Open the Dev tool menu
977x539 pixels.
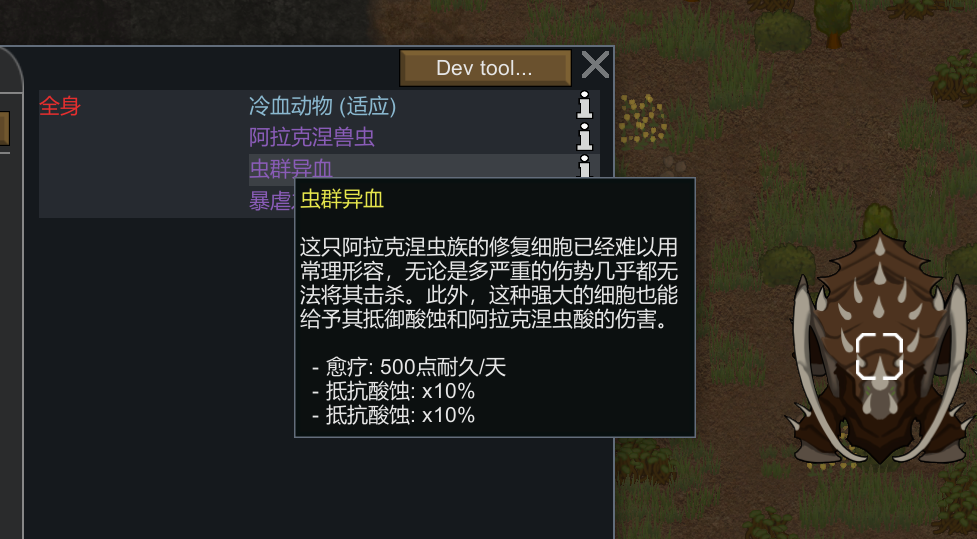[485, 68]
